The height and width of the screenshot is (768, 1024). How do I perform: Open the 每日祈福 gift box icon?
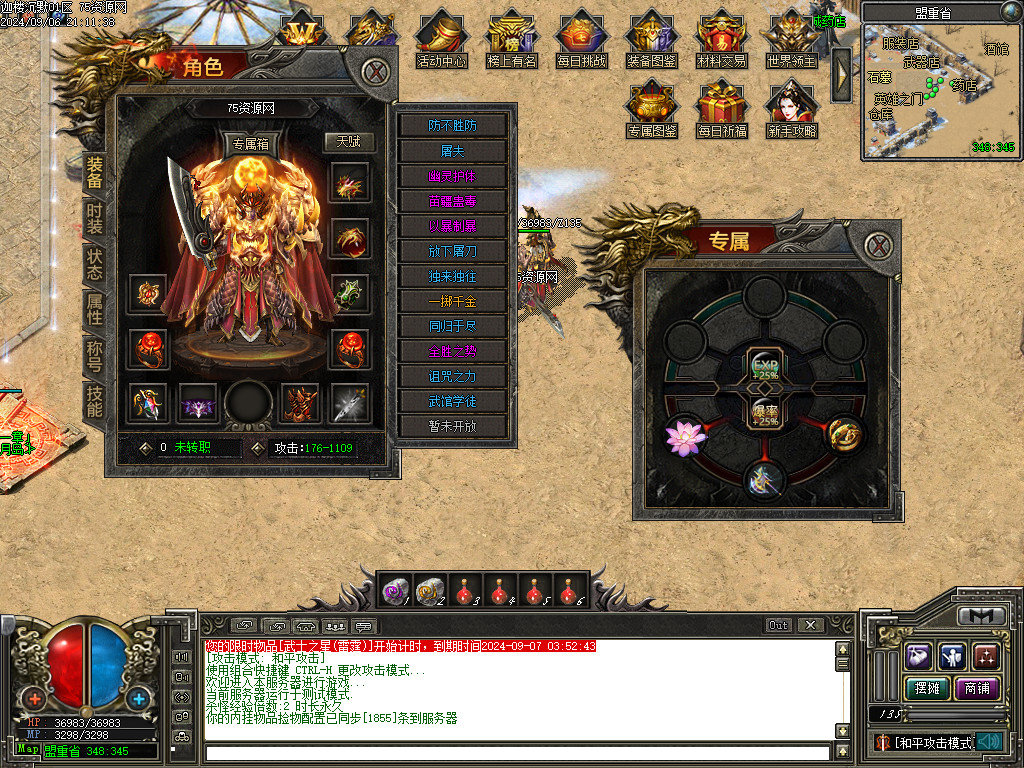[722, 110]
